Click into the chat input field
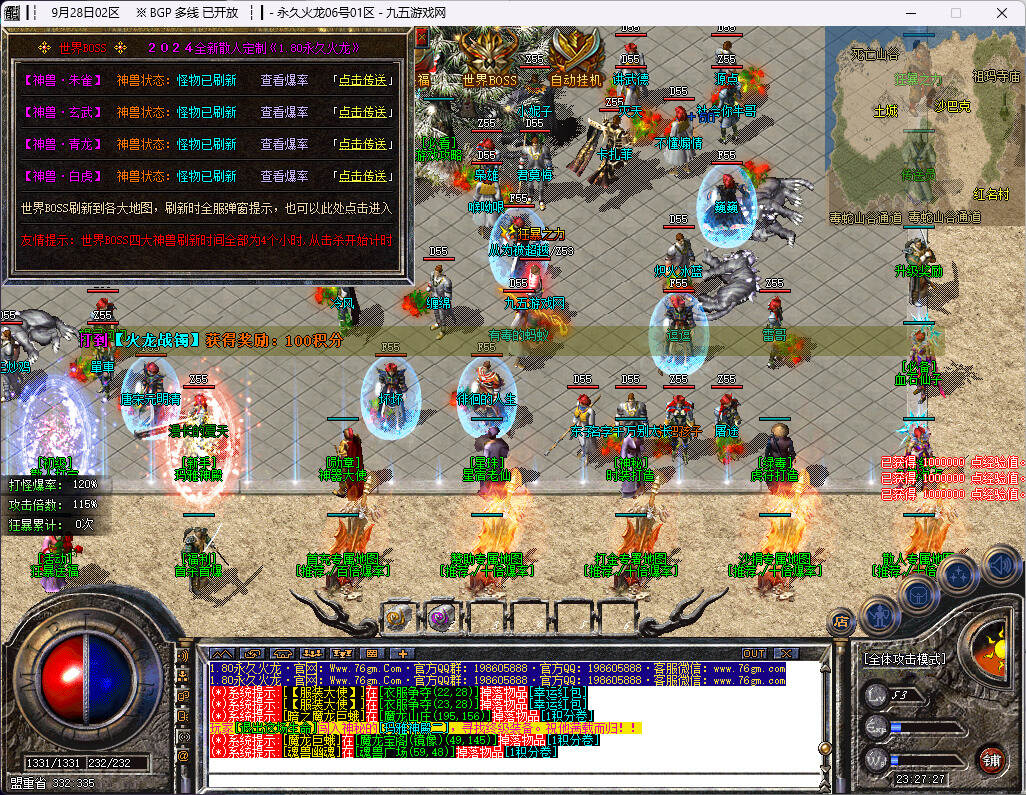This screenshot has width=1026, height=795. tap(500, 778)
